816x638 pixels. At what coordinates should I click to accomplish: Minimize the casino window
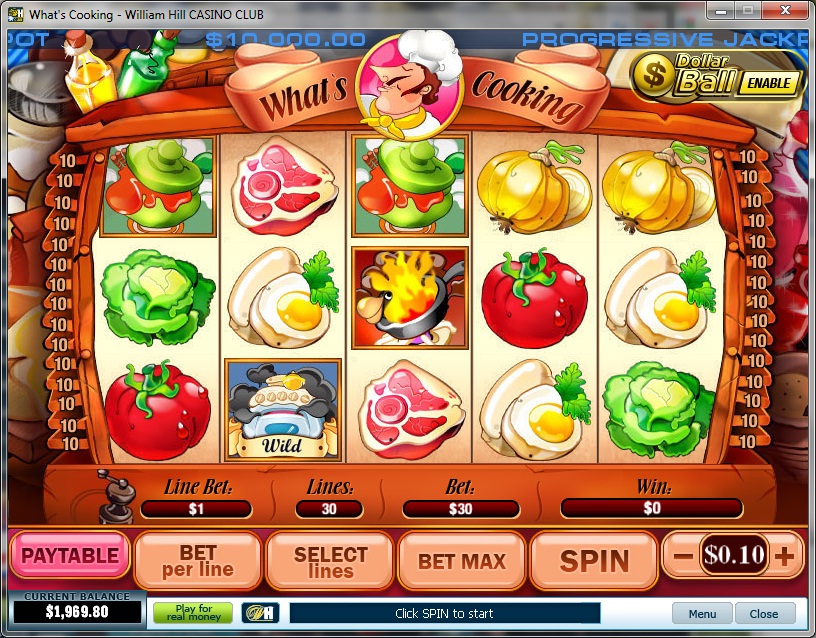tap(721, 10)
